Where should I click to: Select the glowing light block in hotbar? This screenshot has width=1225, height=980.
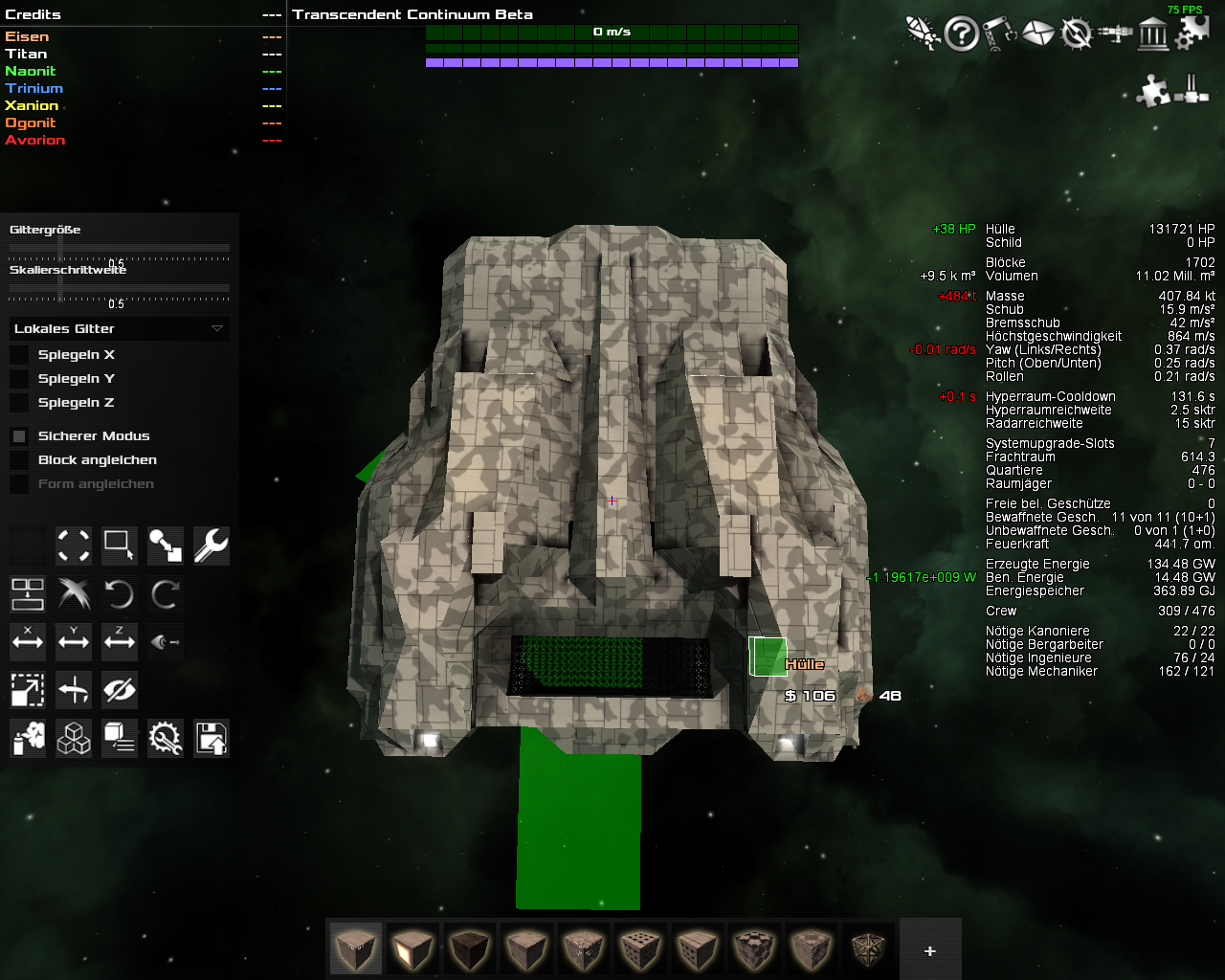412,949
